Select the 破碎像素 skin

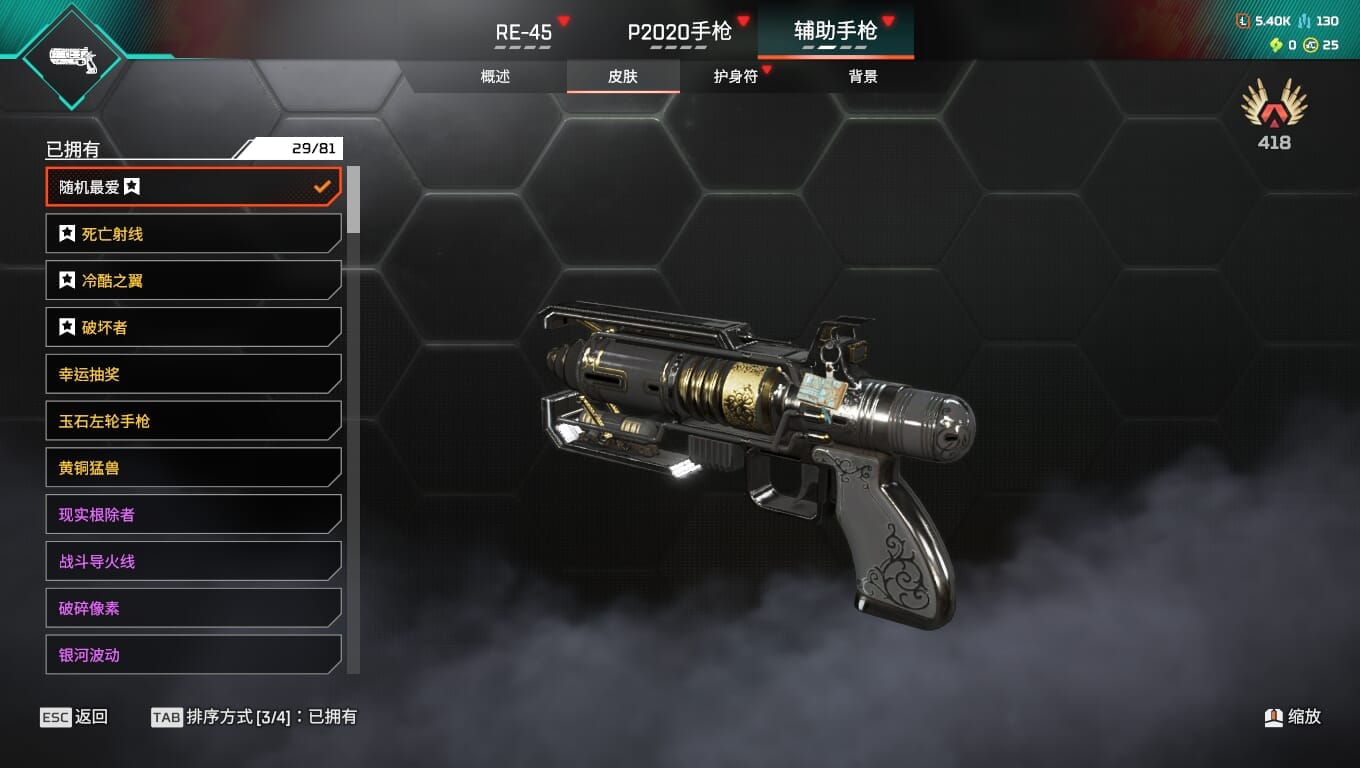(x=193, y=608)
